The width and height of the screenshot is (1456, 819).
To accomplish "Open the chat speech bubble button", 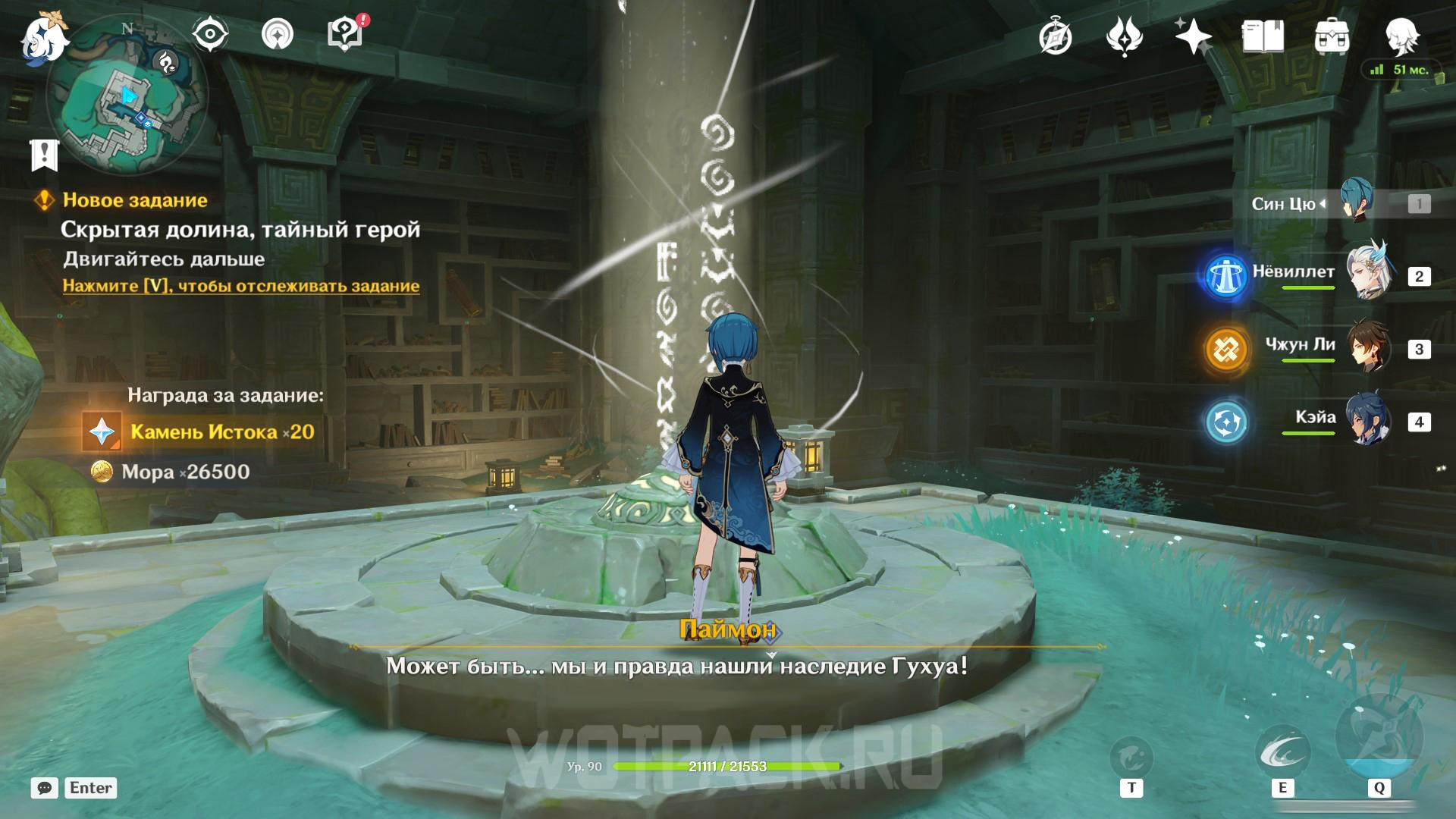I will coord(45,788).
